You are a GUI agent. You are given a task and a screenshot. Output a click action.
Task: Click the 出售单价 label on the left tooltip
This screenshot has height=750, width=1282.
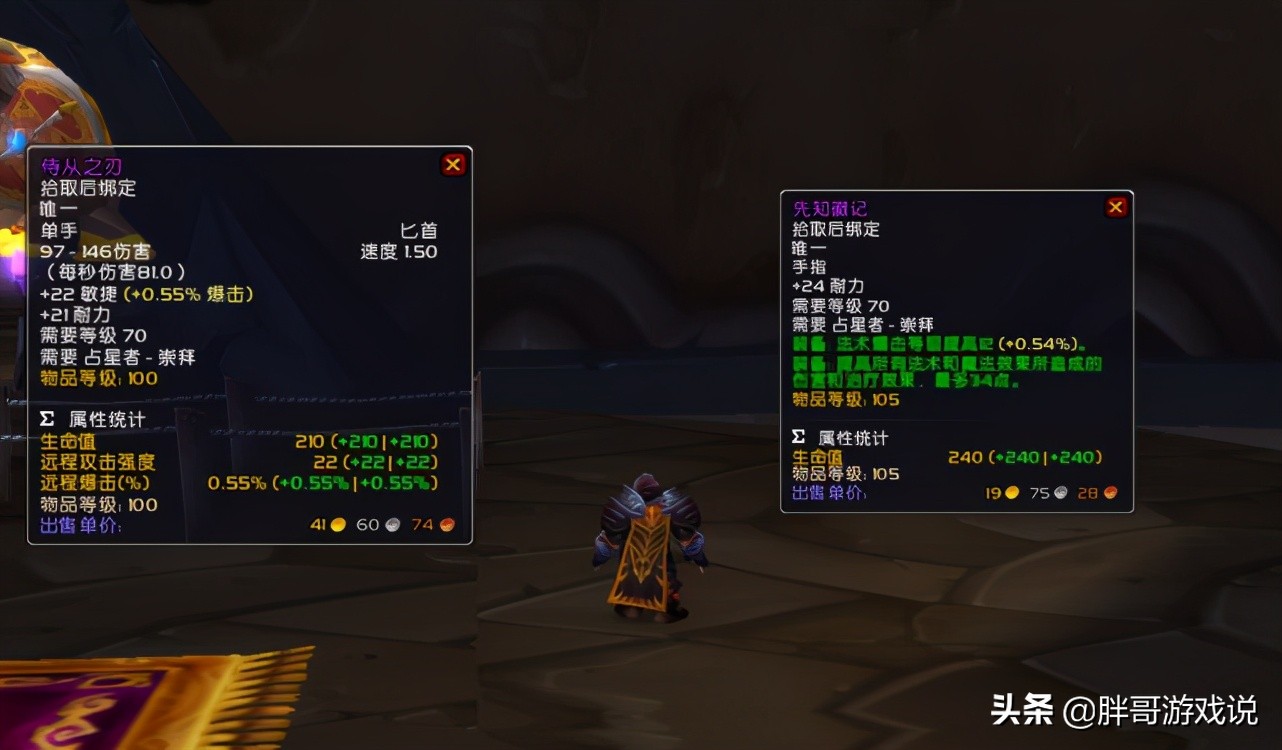point(78,524)
